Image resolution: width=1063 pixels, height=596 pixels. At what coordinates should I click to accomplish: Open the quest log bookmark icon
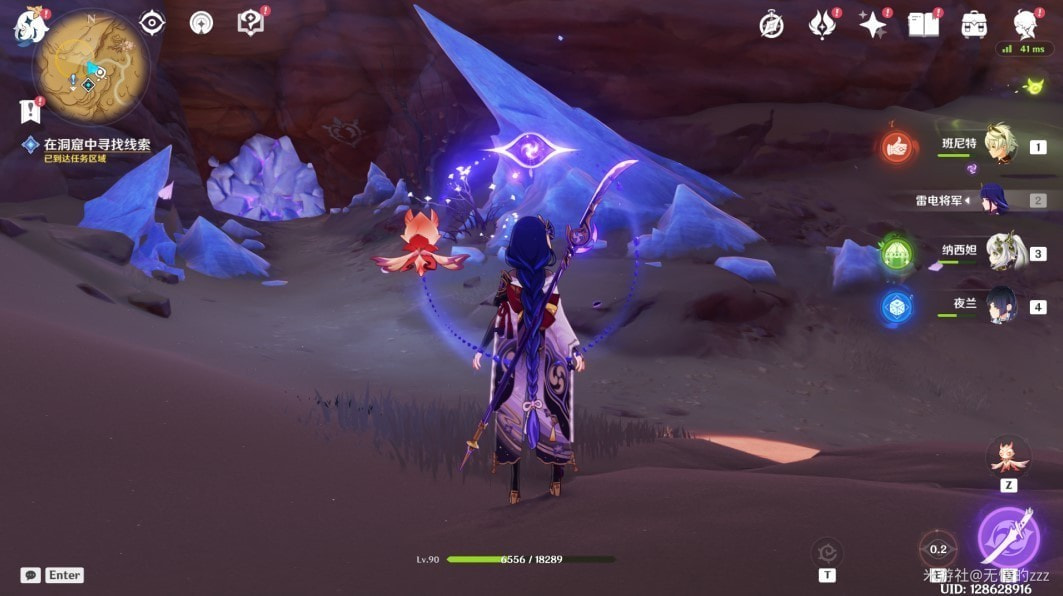pos(29,110)
